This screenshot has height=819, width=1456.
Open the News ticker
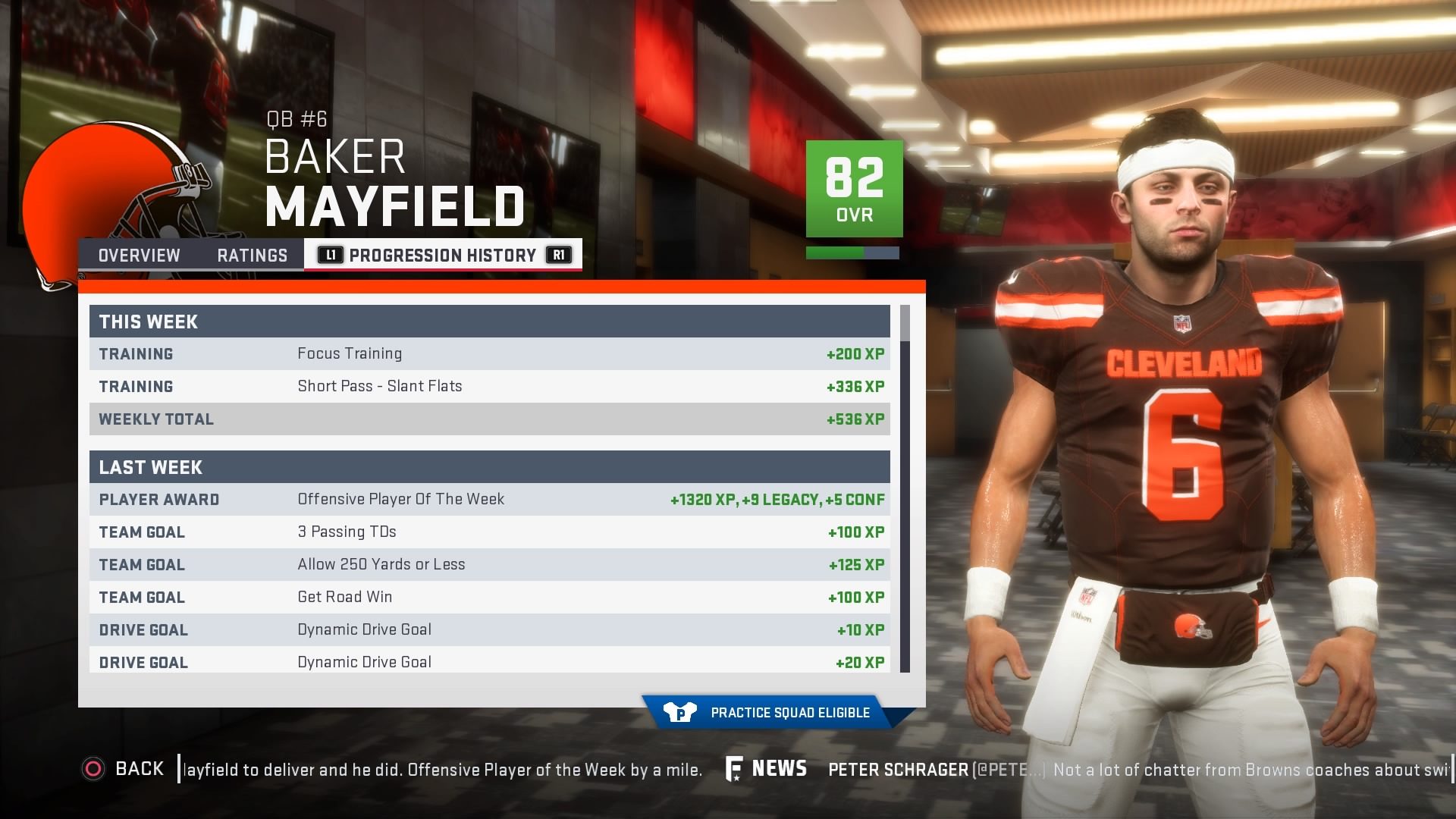(767, 769)
